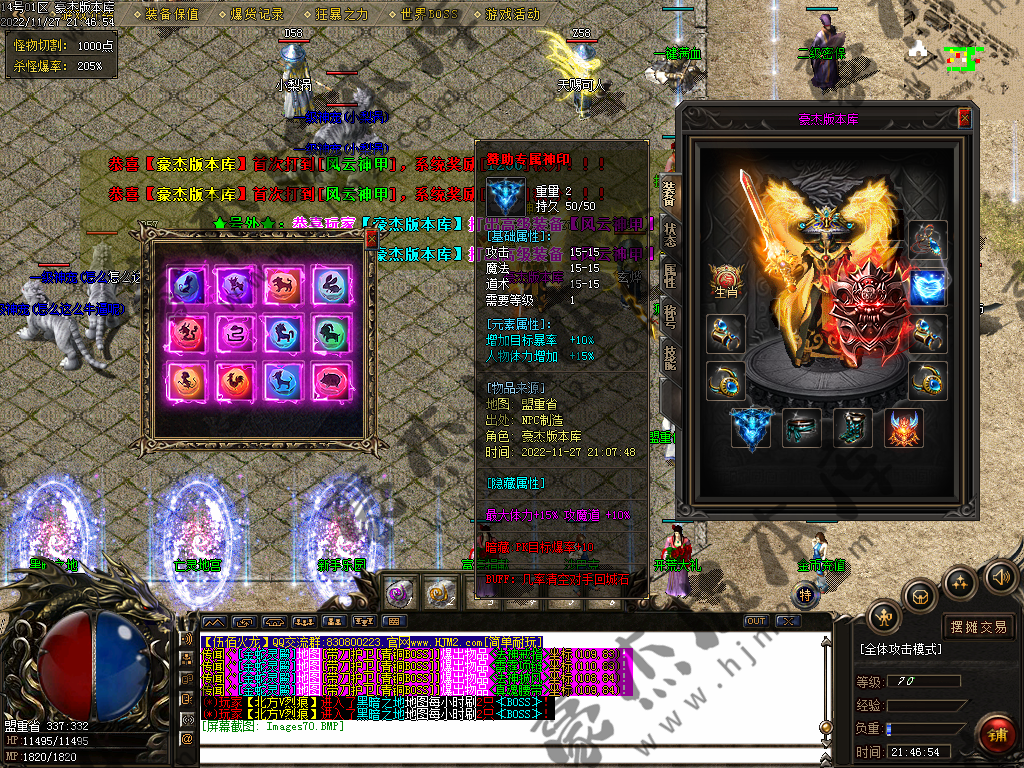Image resolution: width=1024 pixels, height=768 pixels.
Task: Open the 技能 skills tab
Action: click(x=669, y=357)
